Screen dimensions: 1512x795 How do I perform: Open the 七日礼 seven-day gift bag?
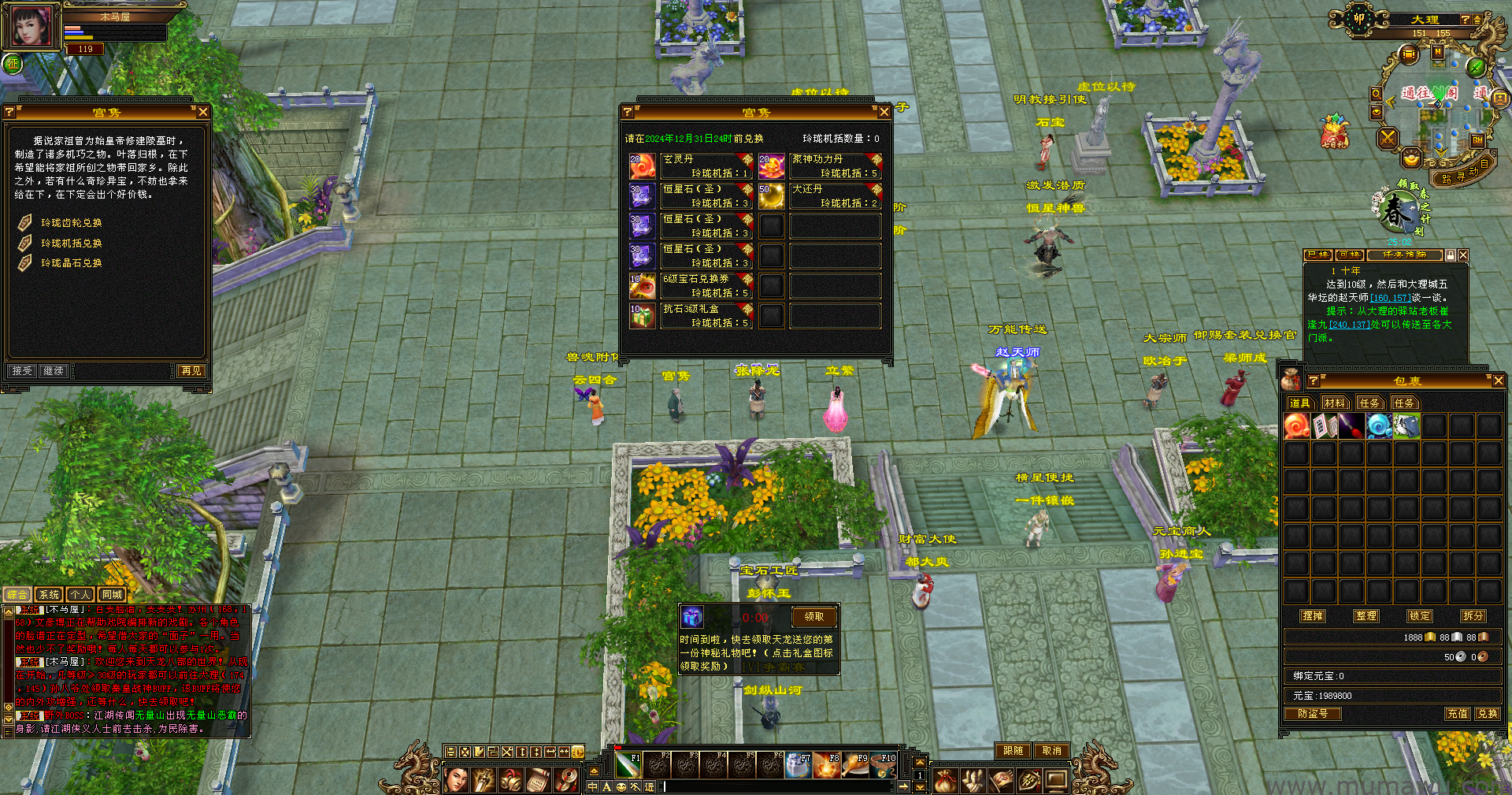coord(1334,132)
